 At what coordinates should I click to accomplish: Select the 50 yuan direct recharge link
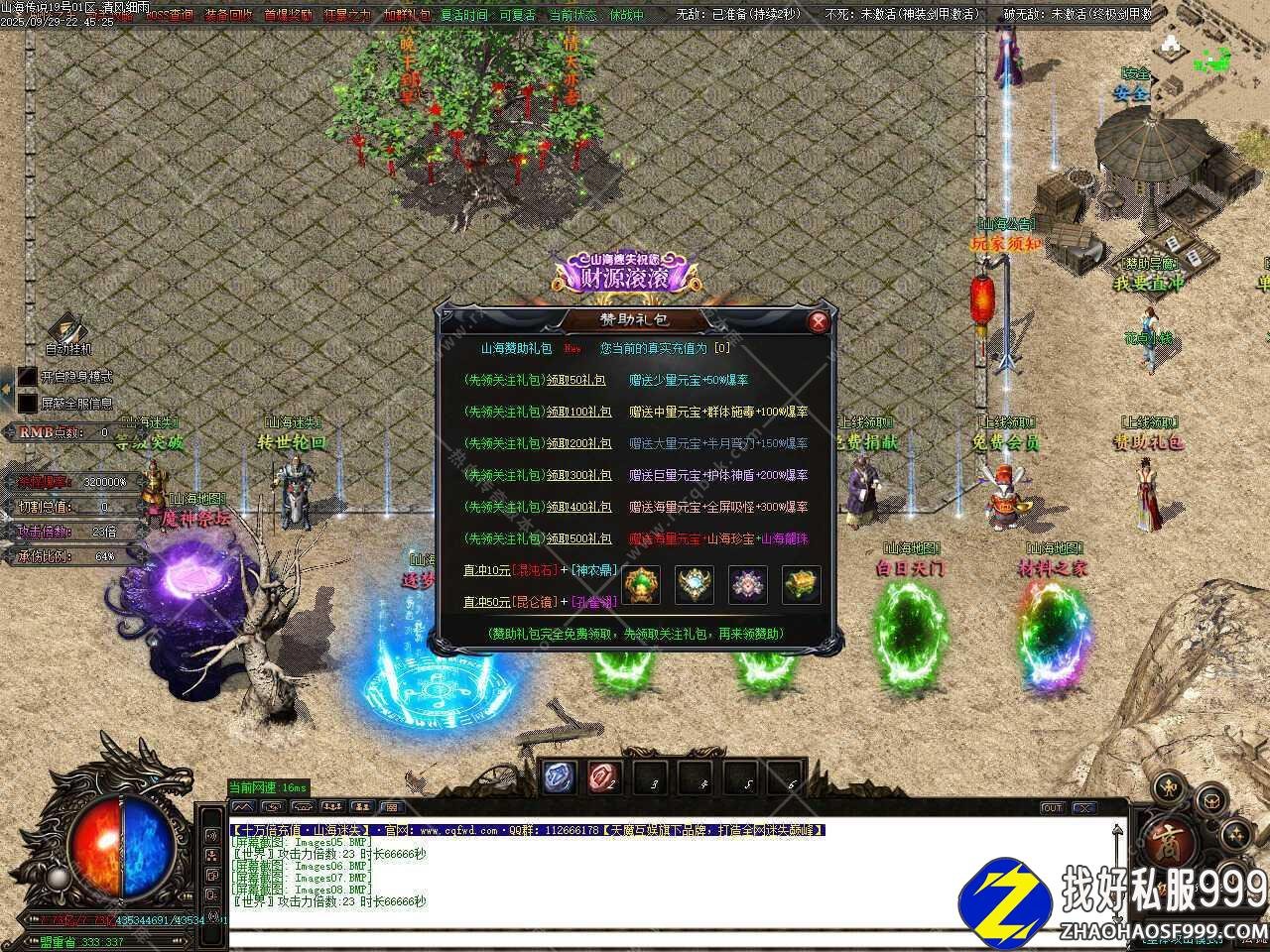(486, 602)
